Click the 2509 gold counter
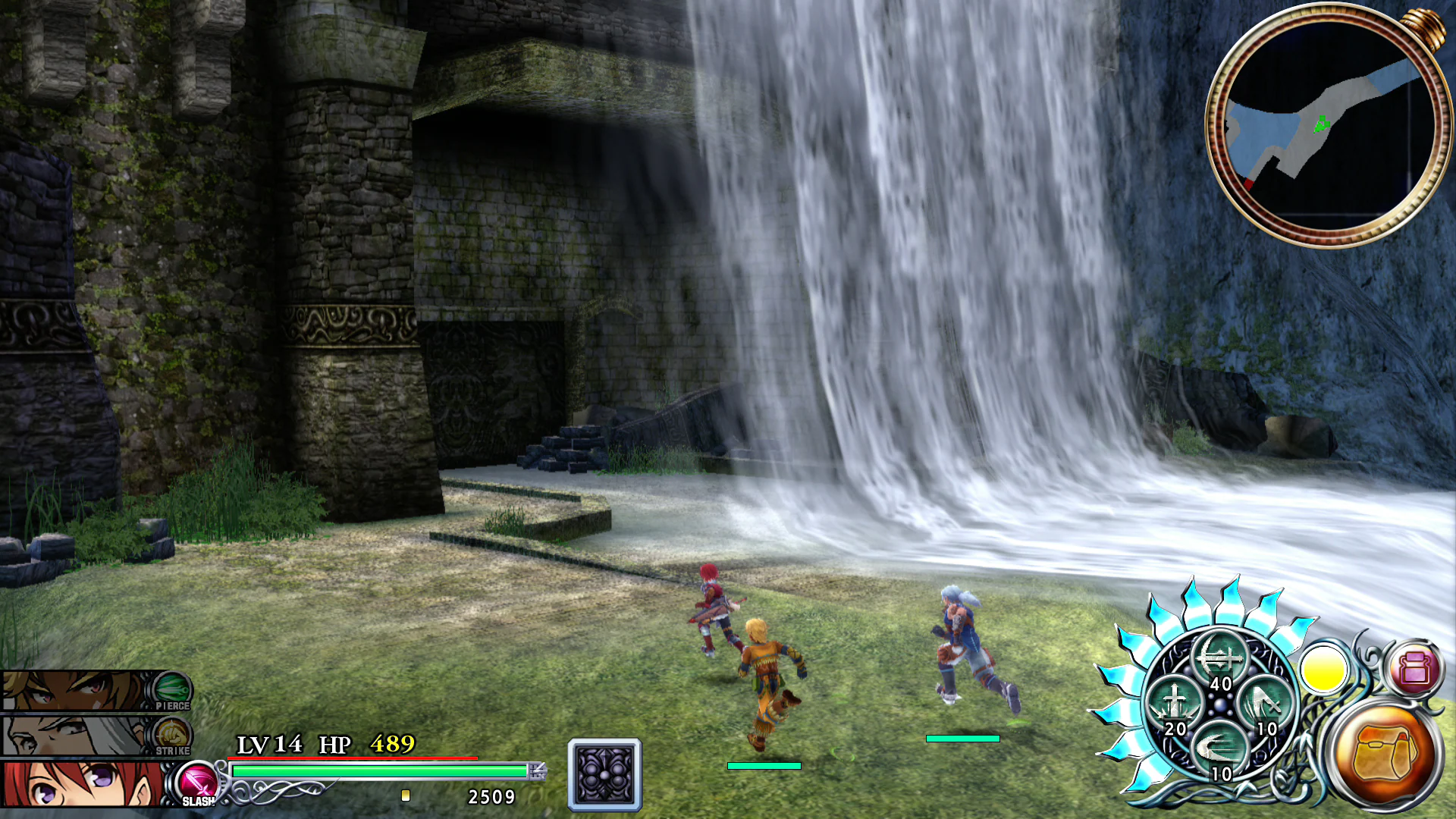The width and height of the screenshot is (1456, 819). [x=490, y=797]
